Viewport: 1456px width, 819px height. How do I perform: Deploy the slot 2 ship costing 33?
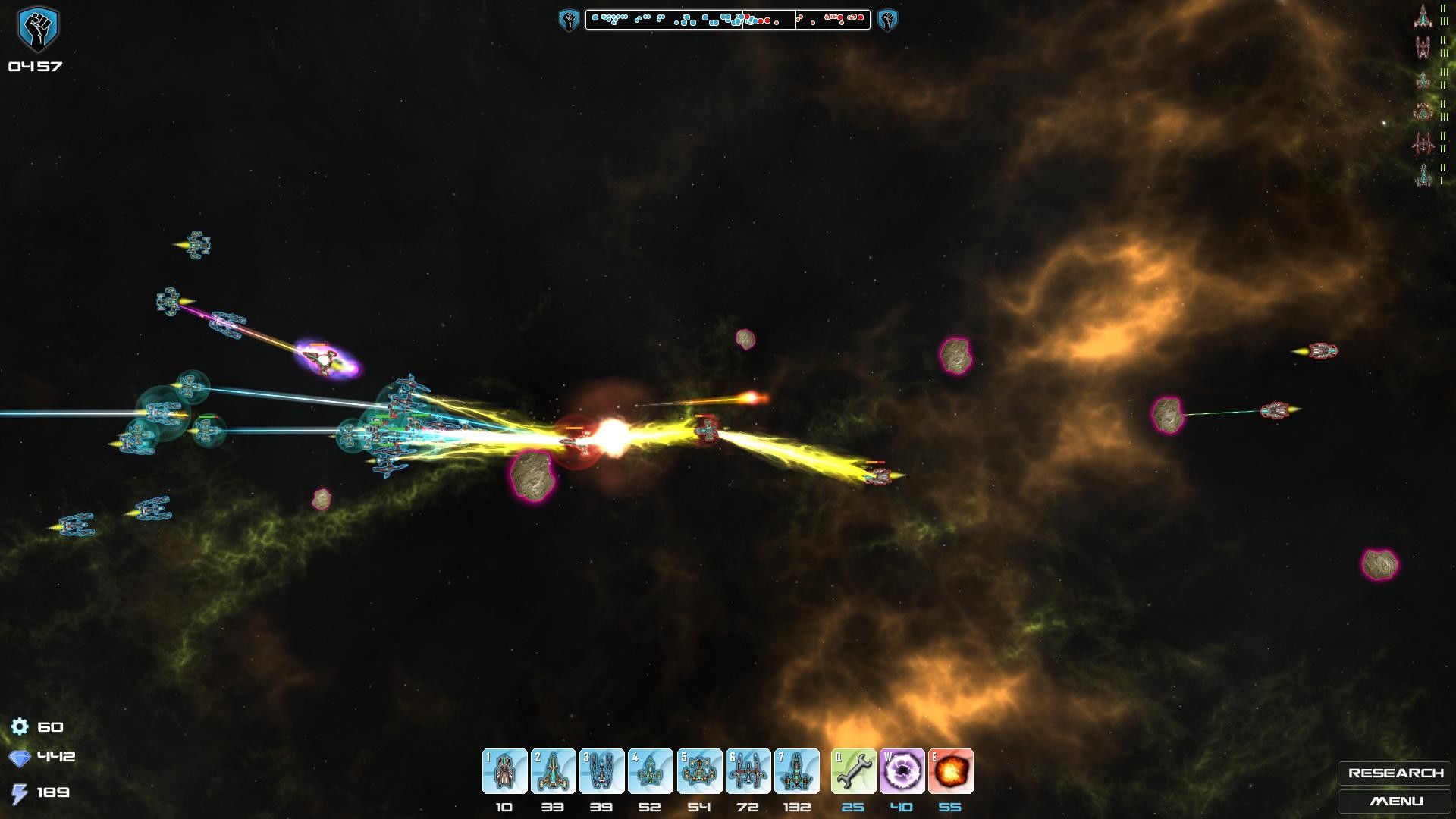(x=553, y=771)
